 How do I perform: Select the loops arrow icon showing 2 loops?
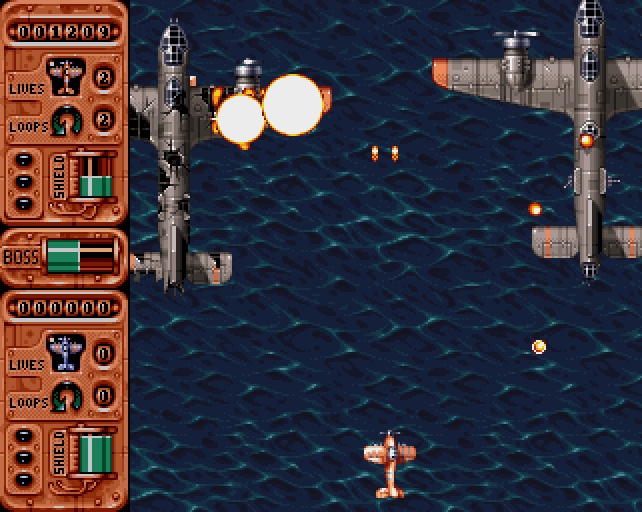point(66,120)
